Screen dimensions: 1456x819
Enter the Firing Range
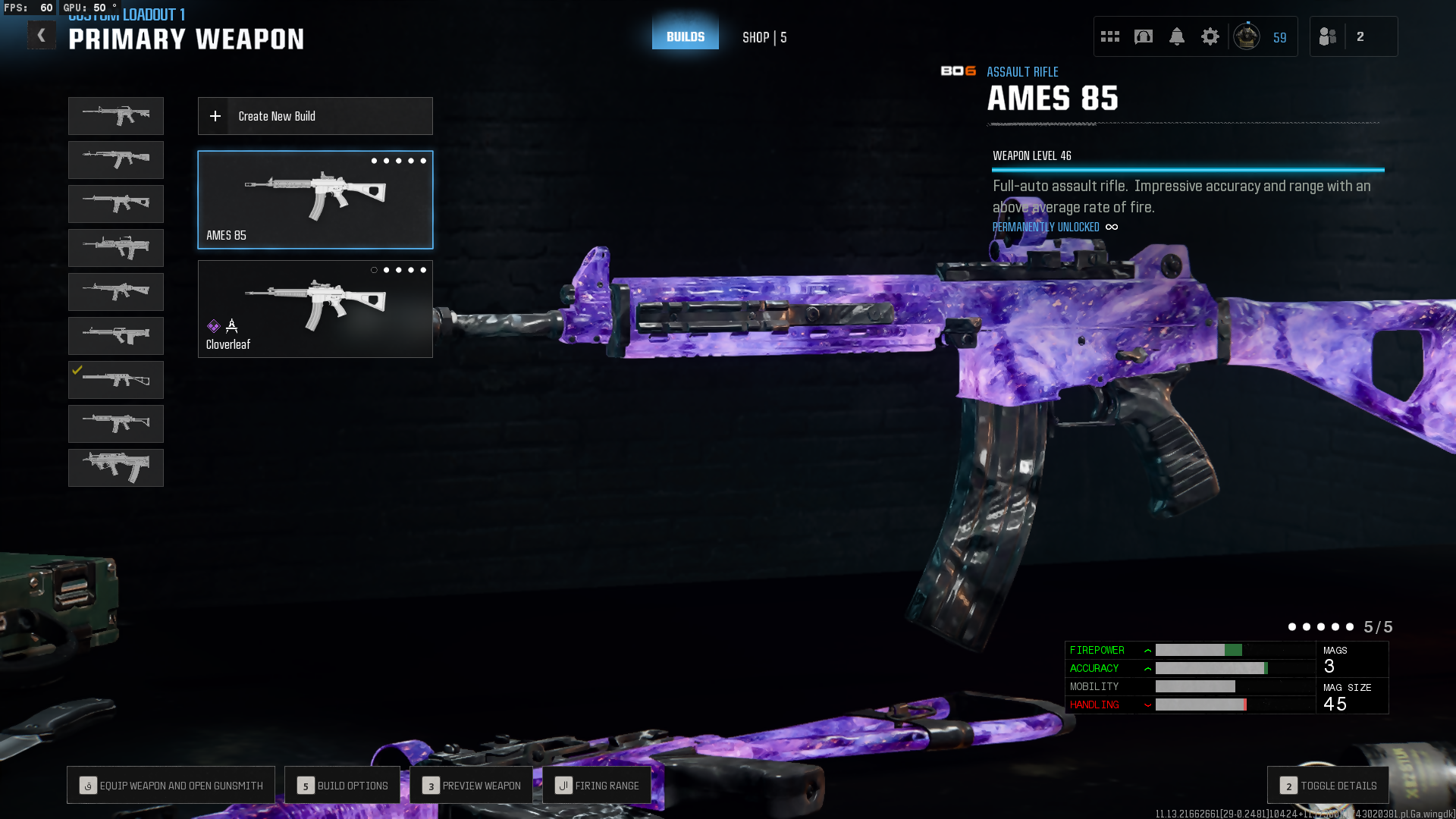[x=597, y=786]
